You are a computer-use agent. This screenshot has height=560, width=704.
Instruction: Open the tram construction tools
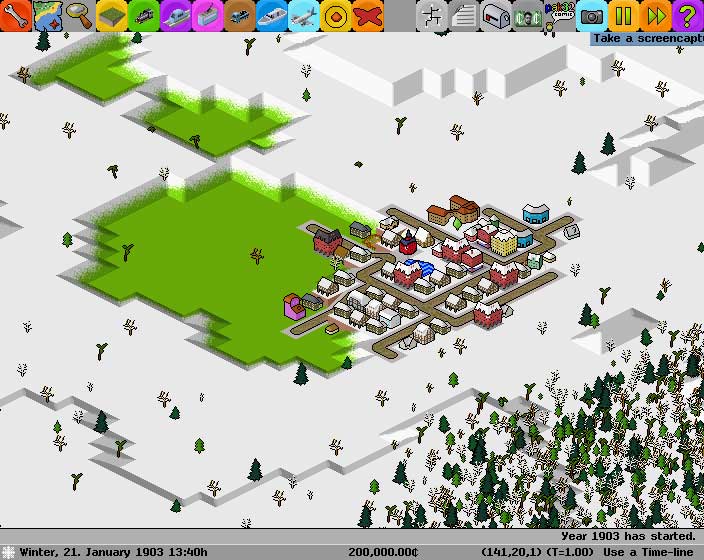coord(208,15)
